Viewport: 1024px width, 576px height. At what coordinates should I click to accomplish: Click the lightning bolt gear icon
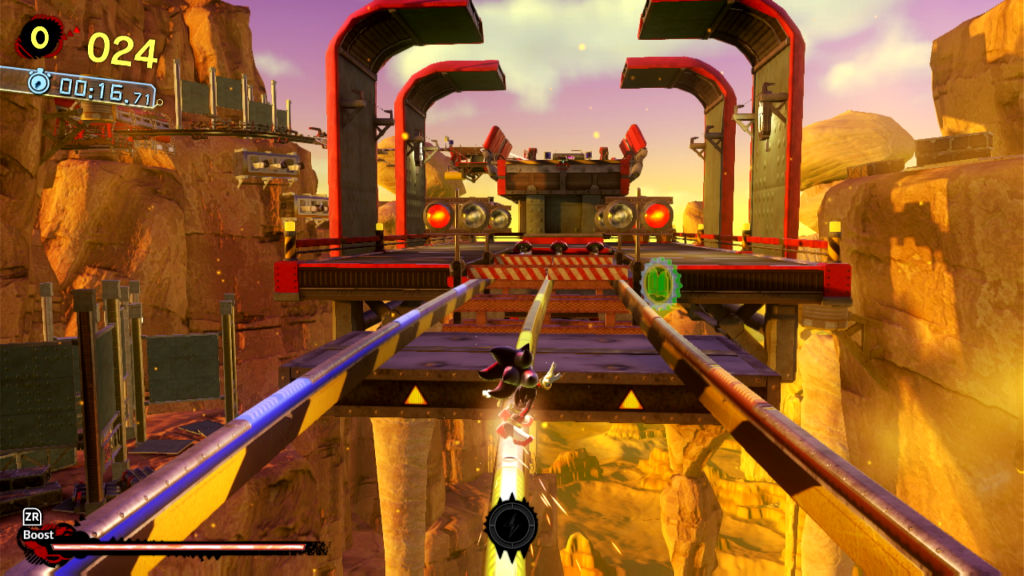(x=511, y=523)
